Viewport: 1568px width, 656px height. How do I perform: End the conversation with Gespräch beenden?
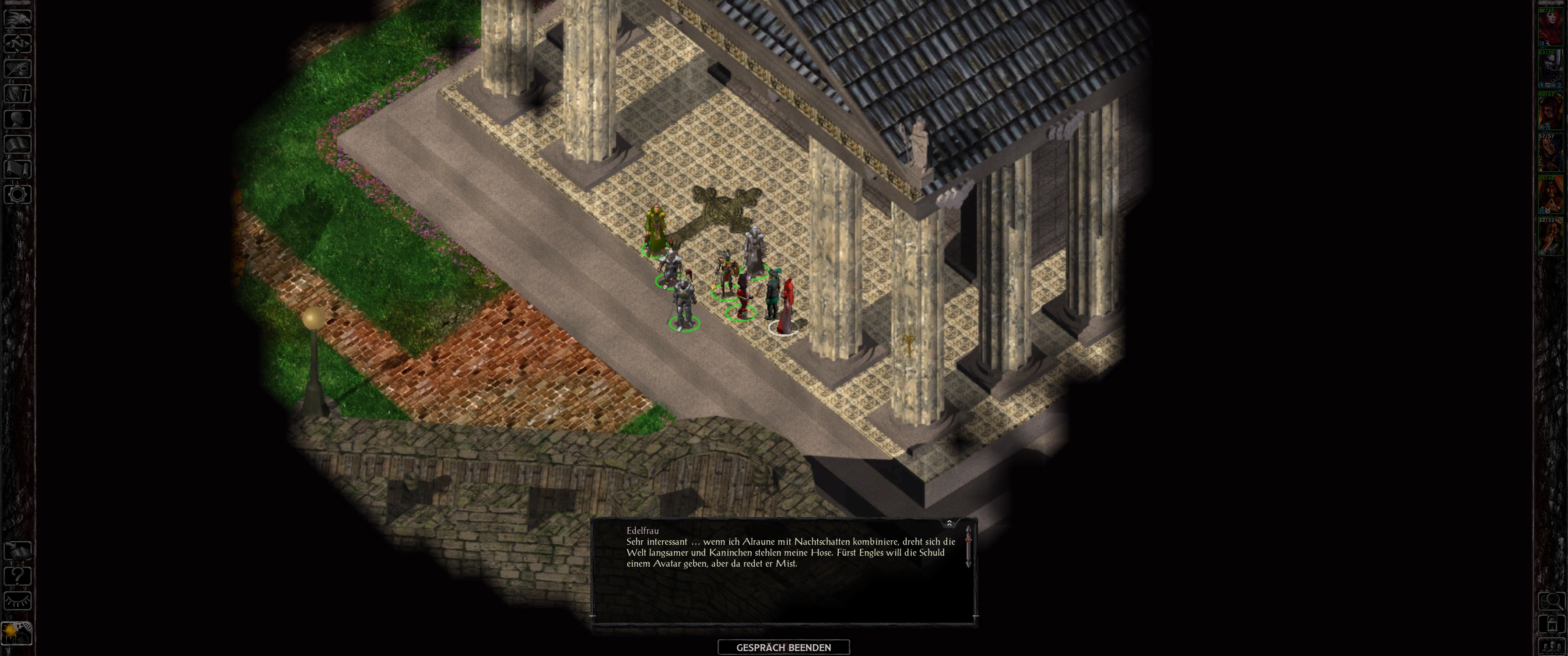784,647
